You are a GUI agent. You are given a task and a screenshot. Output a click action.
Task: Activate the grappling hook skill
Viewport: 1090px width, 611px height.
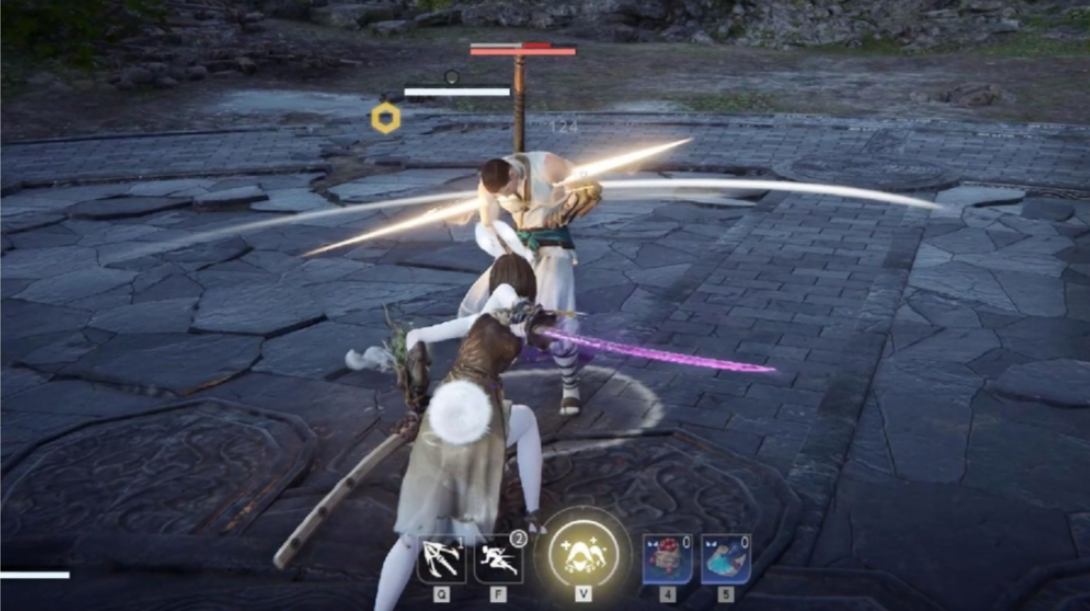[x=441, y=558]
